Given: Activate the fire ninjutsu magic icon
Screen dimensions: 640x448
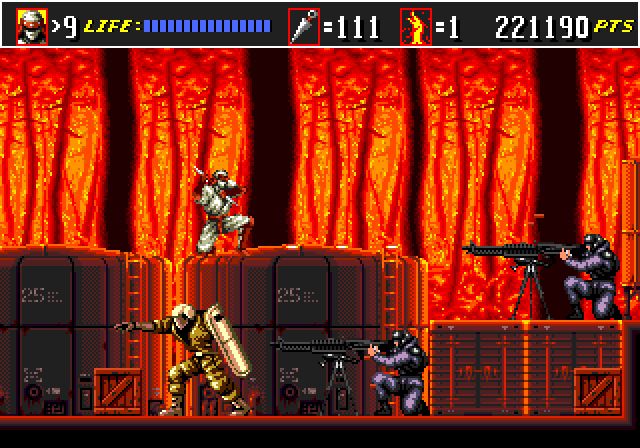Looking at the screenshot, I should 415,25.
